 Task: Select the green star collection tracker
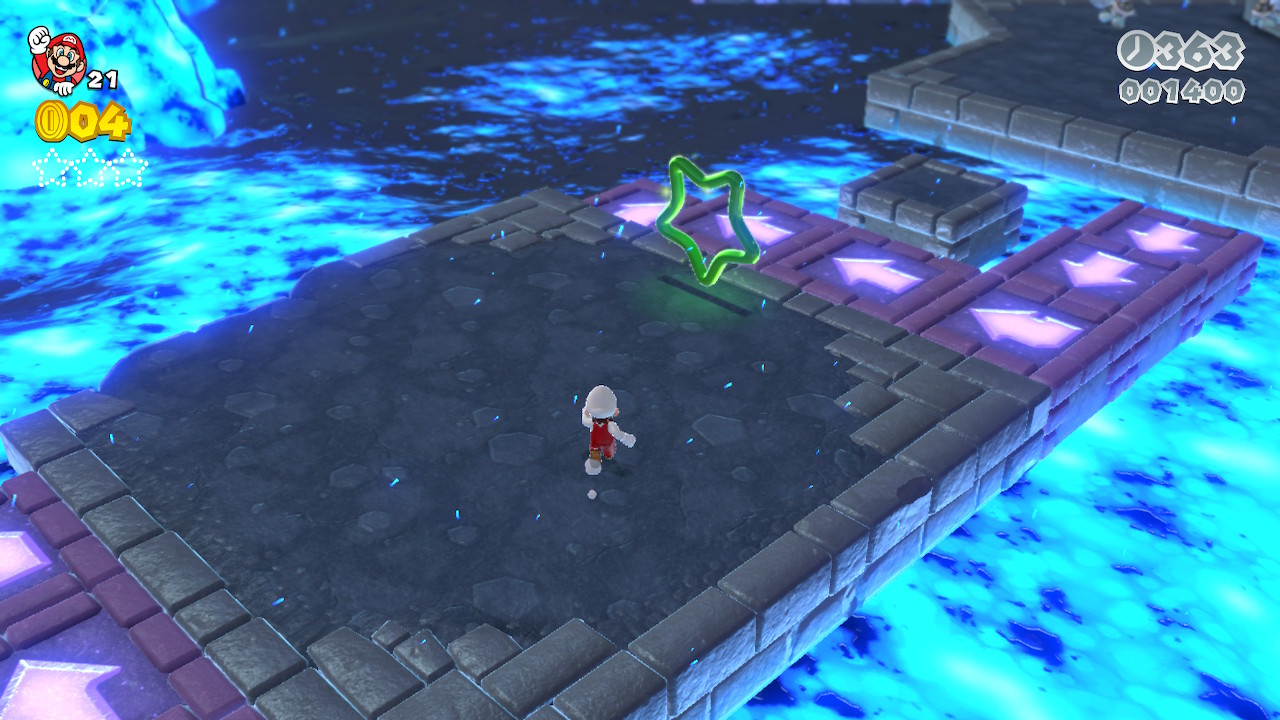coord(89,167)
